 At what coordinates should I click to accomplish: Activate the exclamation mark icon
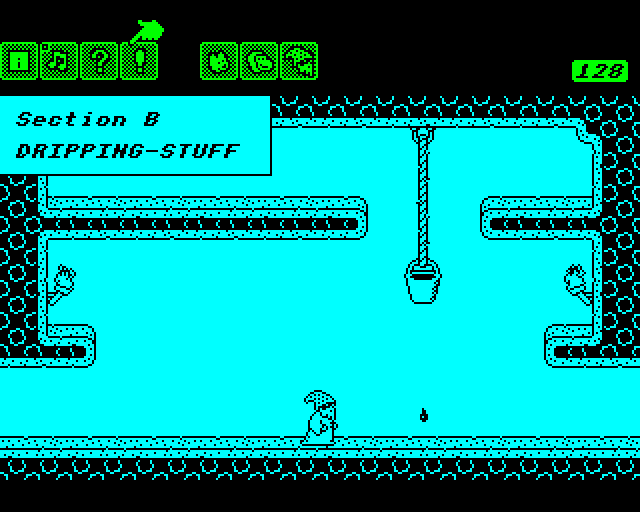point(139,61)
